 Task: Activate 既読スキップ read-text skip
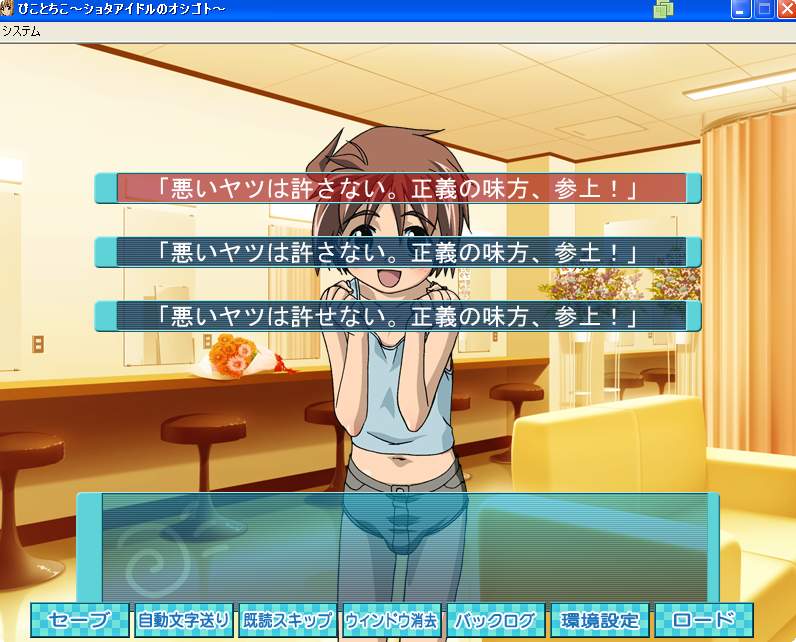coord(288,620)
